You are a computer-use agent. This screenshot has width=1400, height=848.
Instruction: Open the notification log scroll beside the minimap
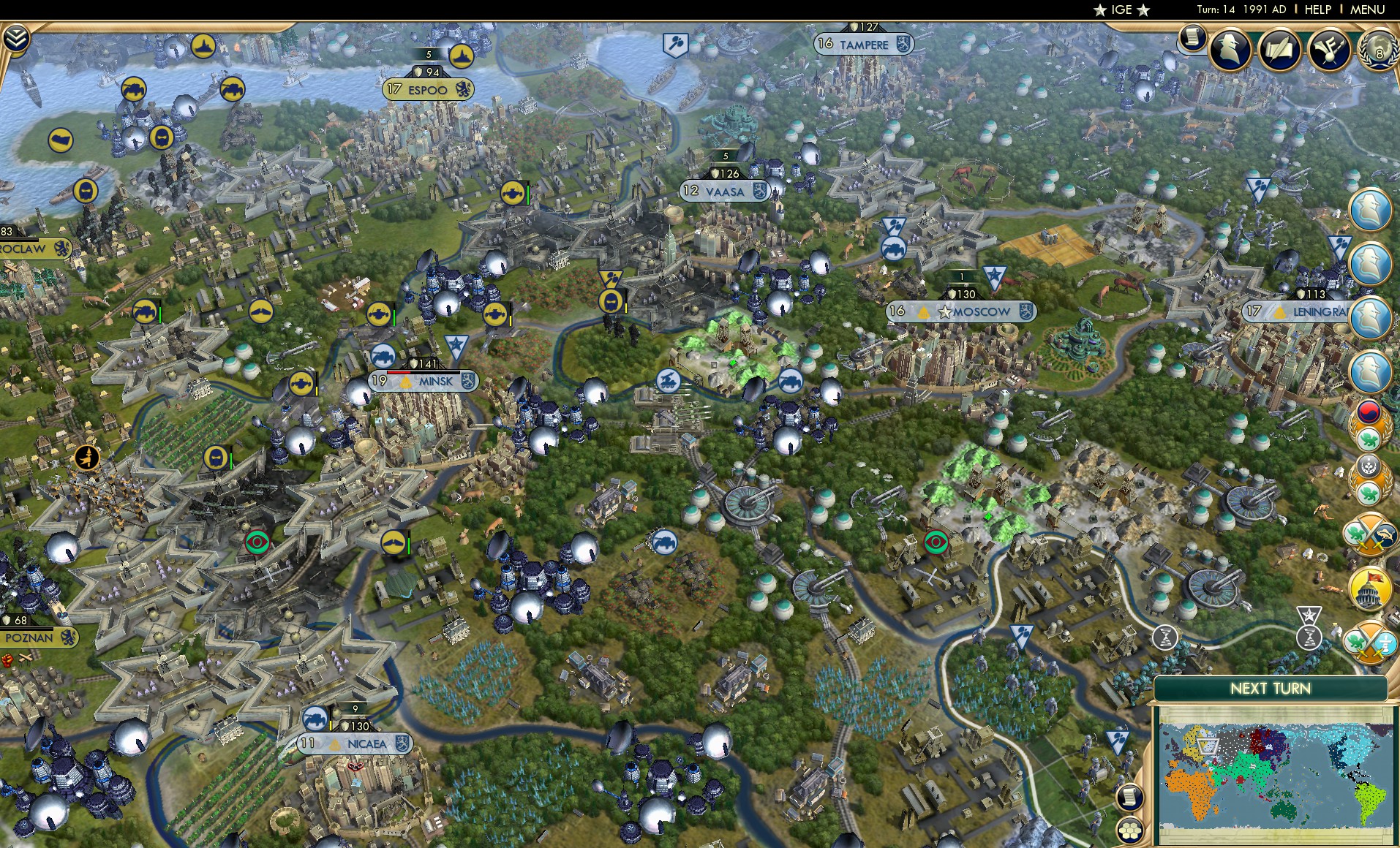[x=1130, y=795]
